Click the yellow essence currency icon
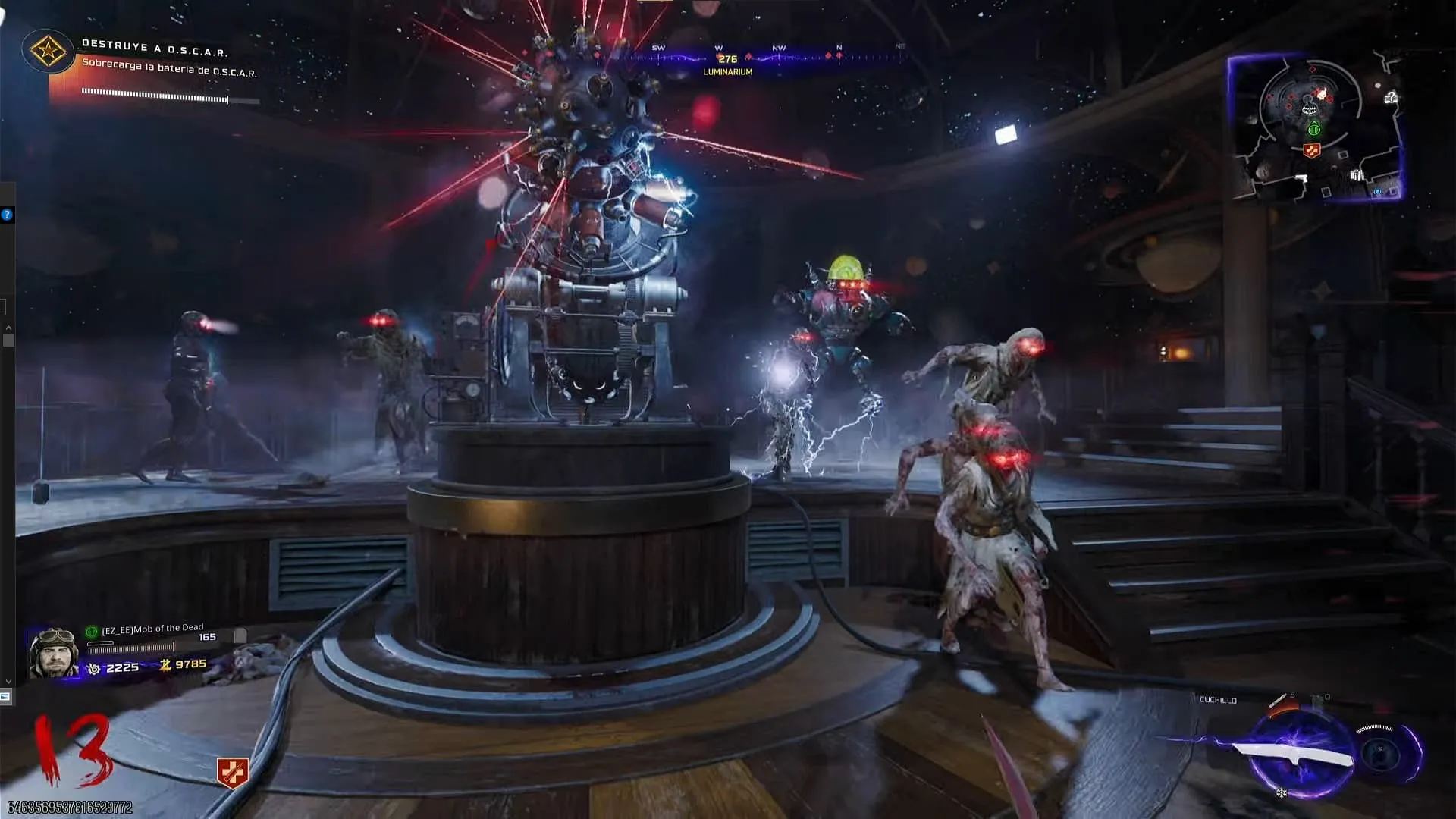The height and width of the screenshot is (819, 1456). 165,665
